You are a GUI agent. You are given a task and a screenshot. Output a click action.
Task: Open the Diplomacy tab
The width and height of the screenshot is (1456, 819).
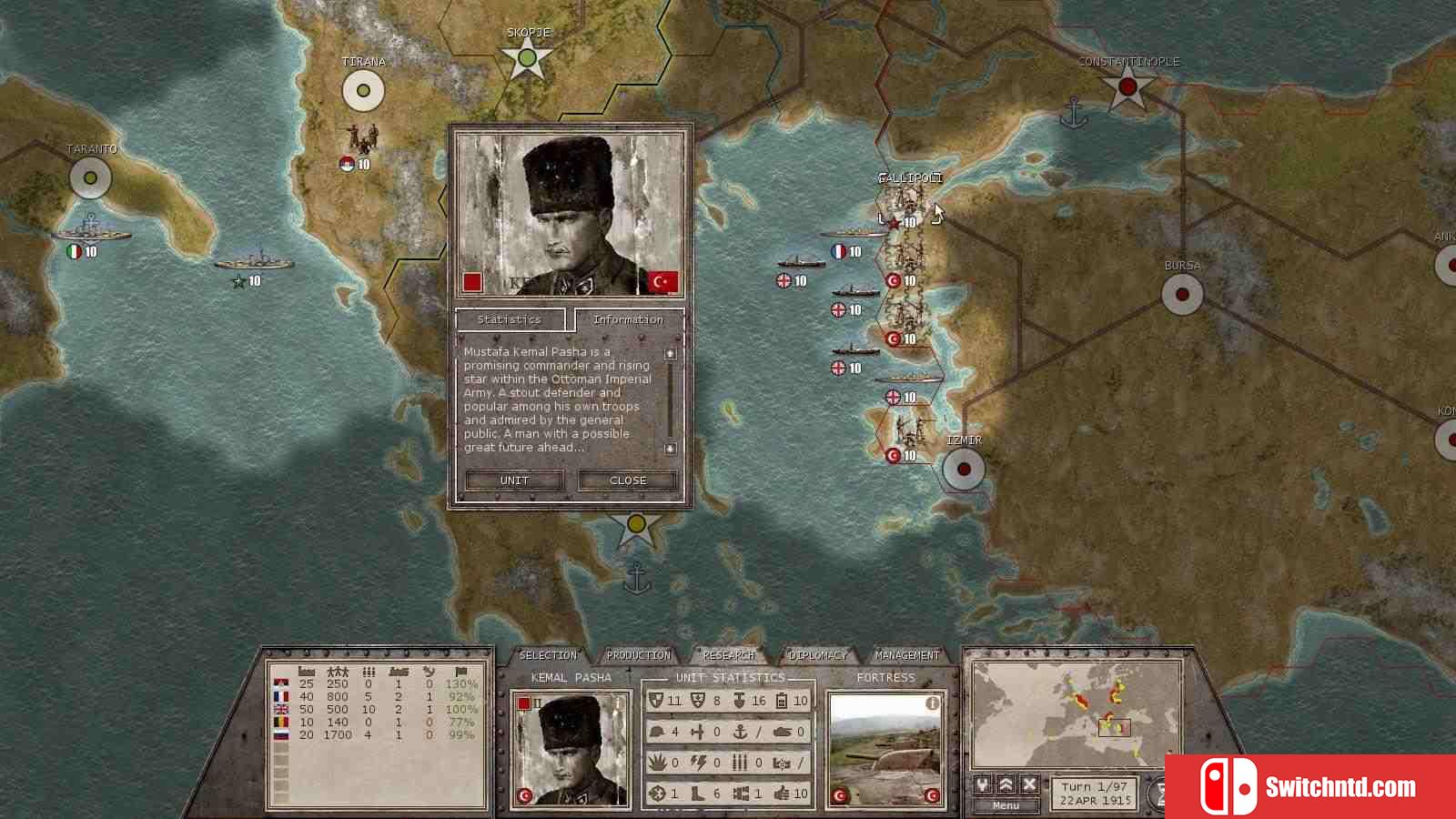coord(818,655)
